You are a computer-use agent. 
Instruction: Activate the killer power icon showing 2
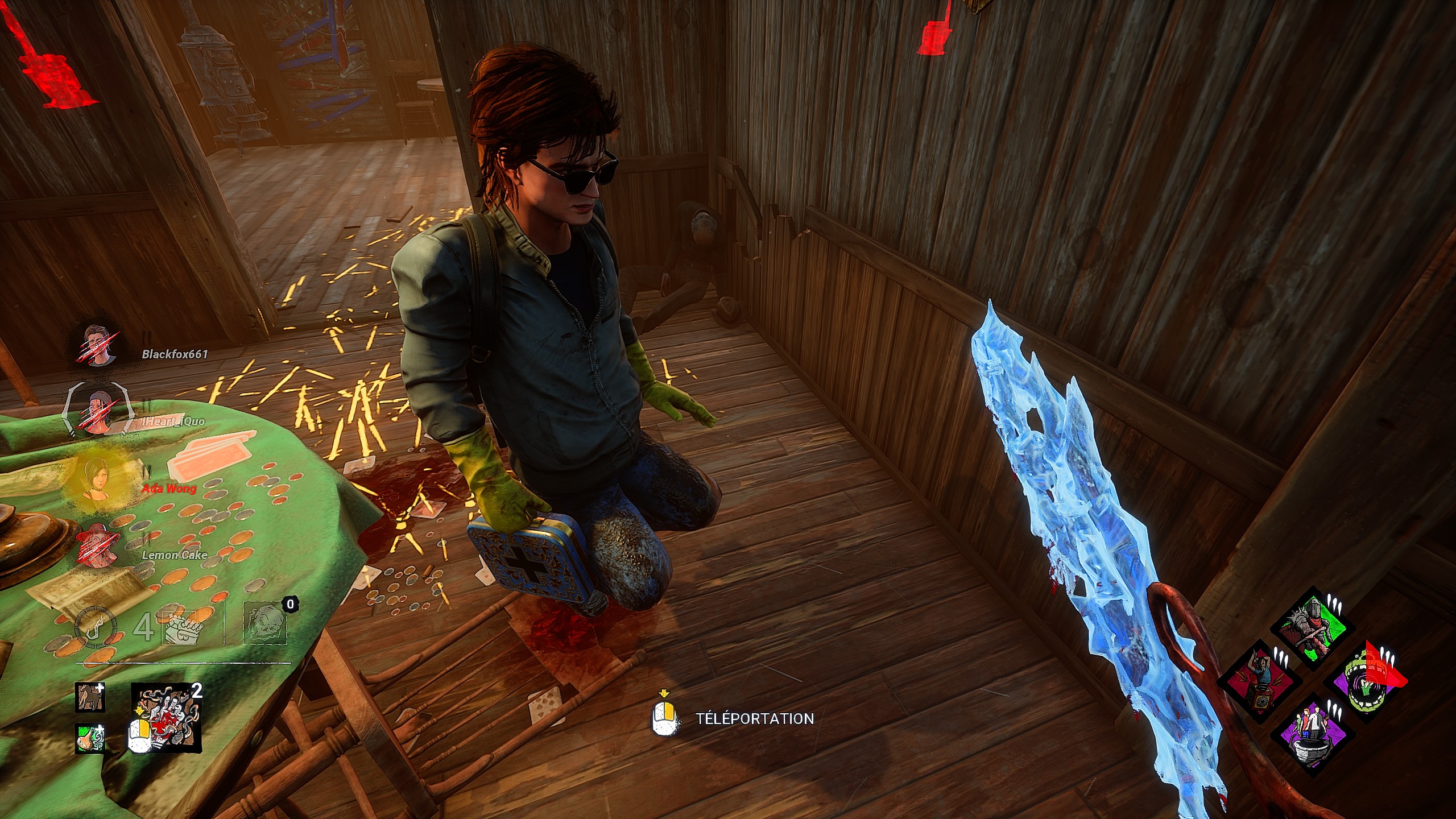[x=166, y=719]
